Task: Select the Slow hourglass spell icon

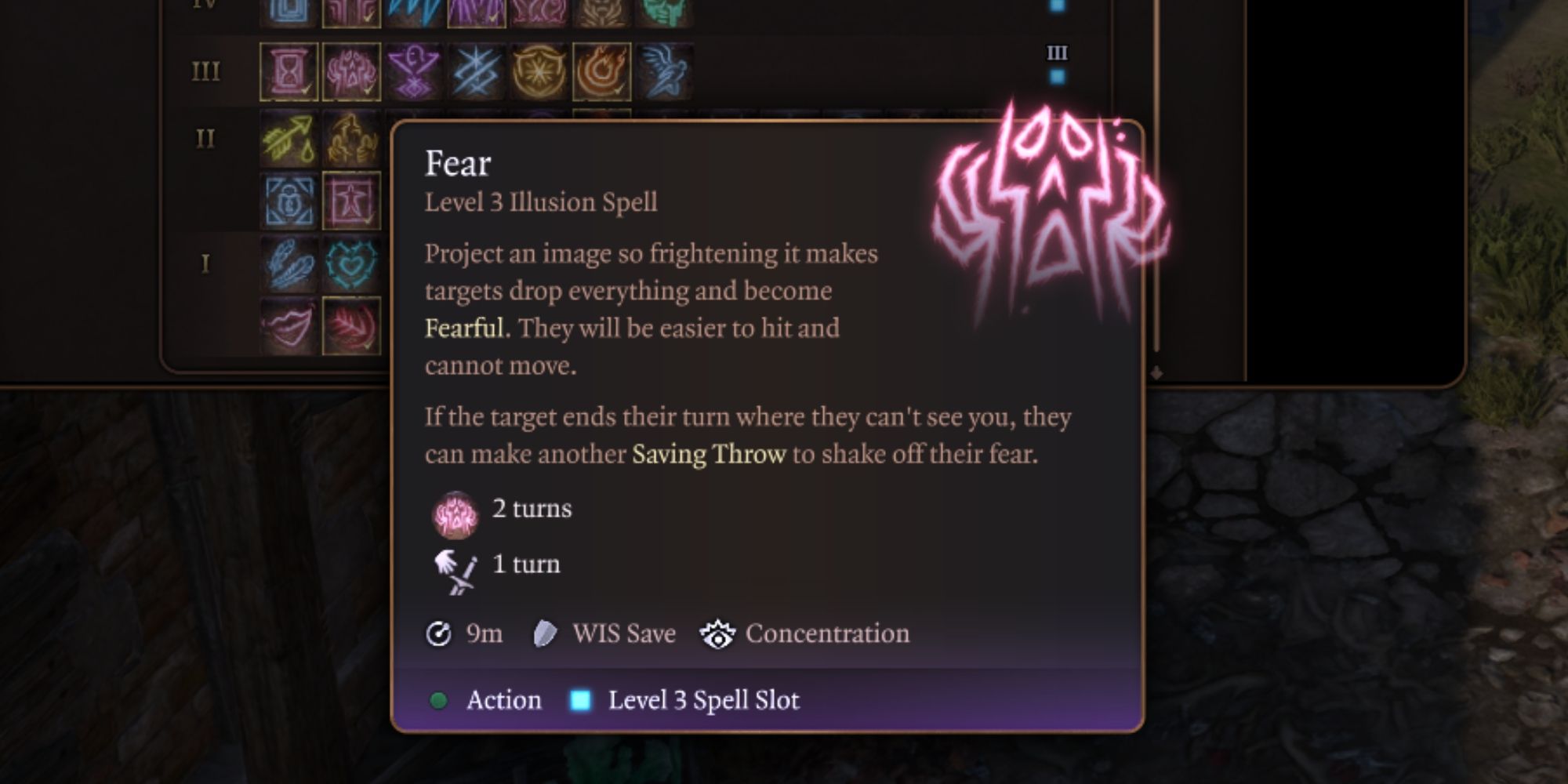Action: coord(287,71)
